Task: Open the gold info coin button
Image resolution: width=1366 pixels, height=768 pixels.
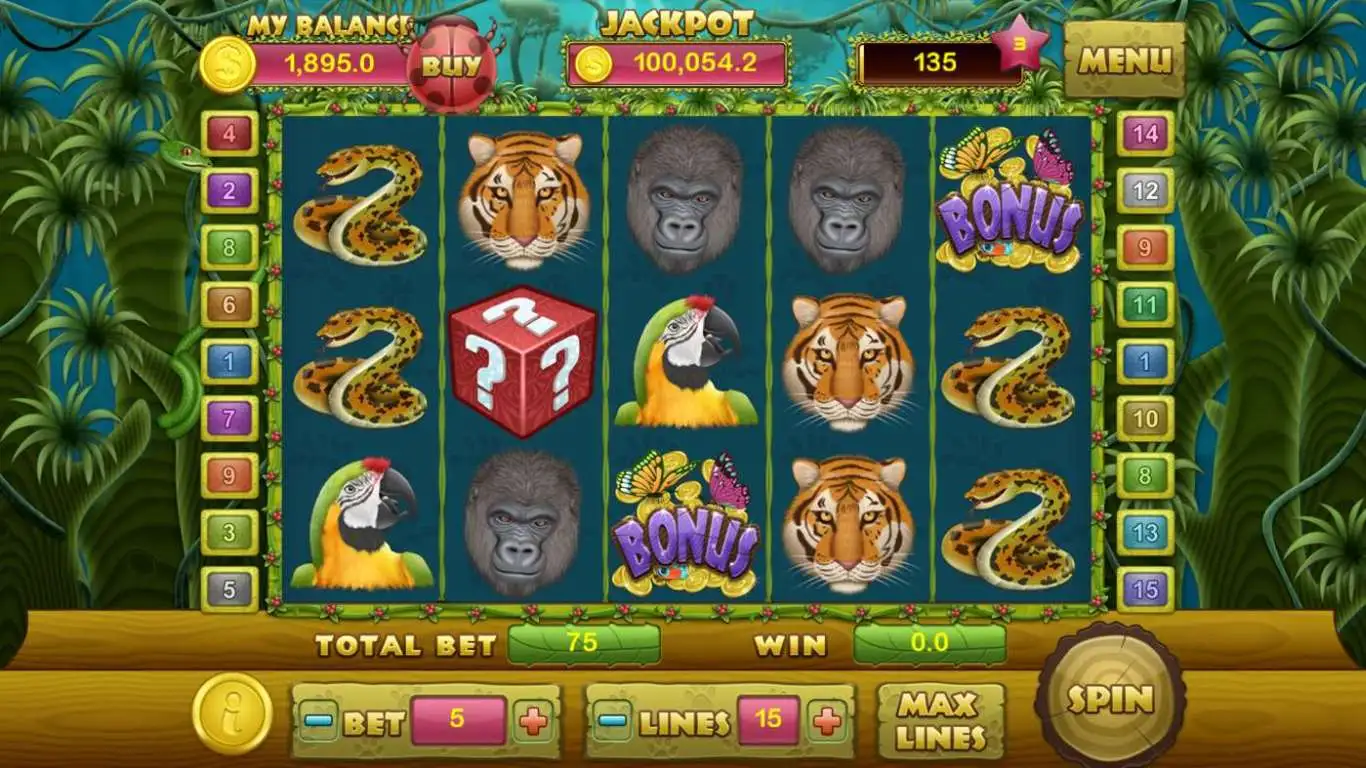Action: coord(232,714)
